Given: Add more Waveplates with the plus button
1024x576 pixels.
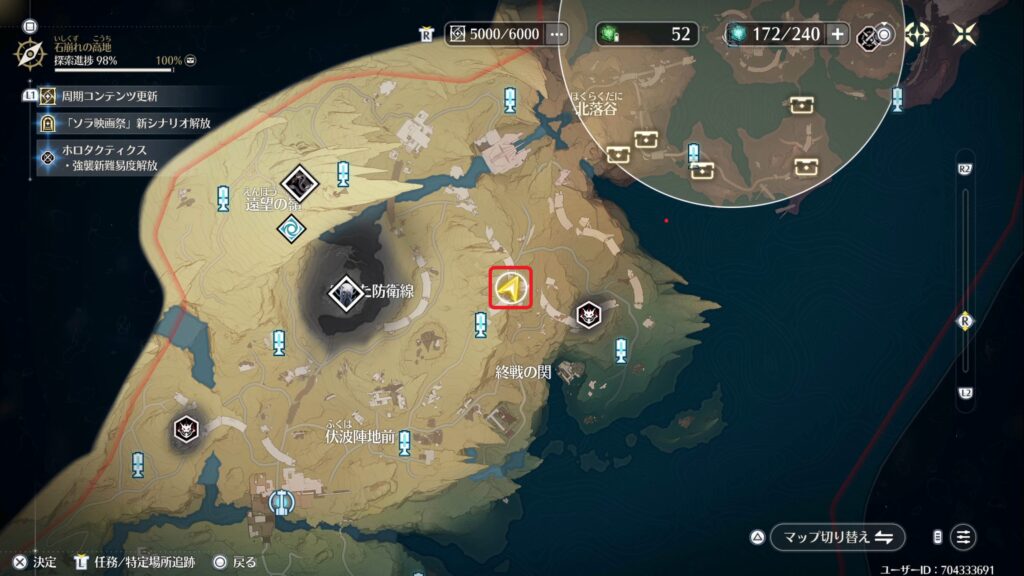Looking at the screenshot, I should [837, 34].
